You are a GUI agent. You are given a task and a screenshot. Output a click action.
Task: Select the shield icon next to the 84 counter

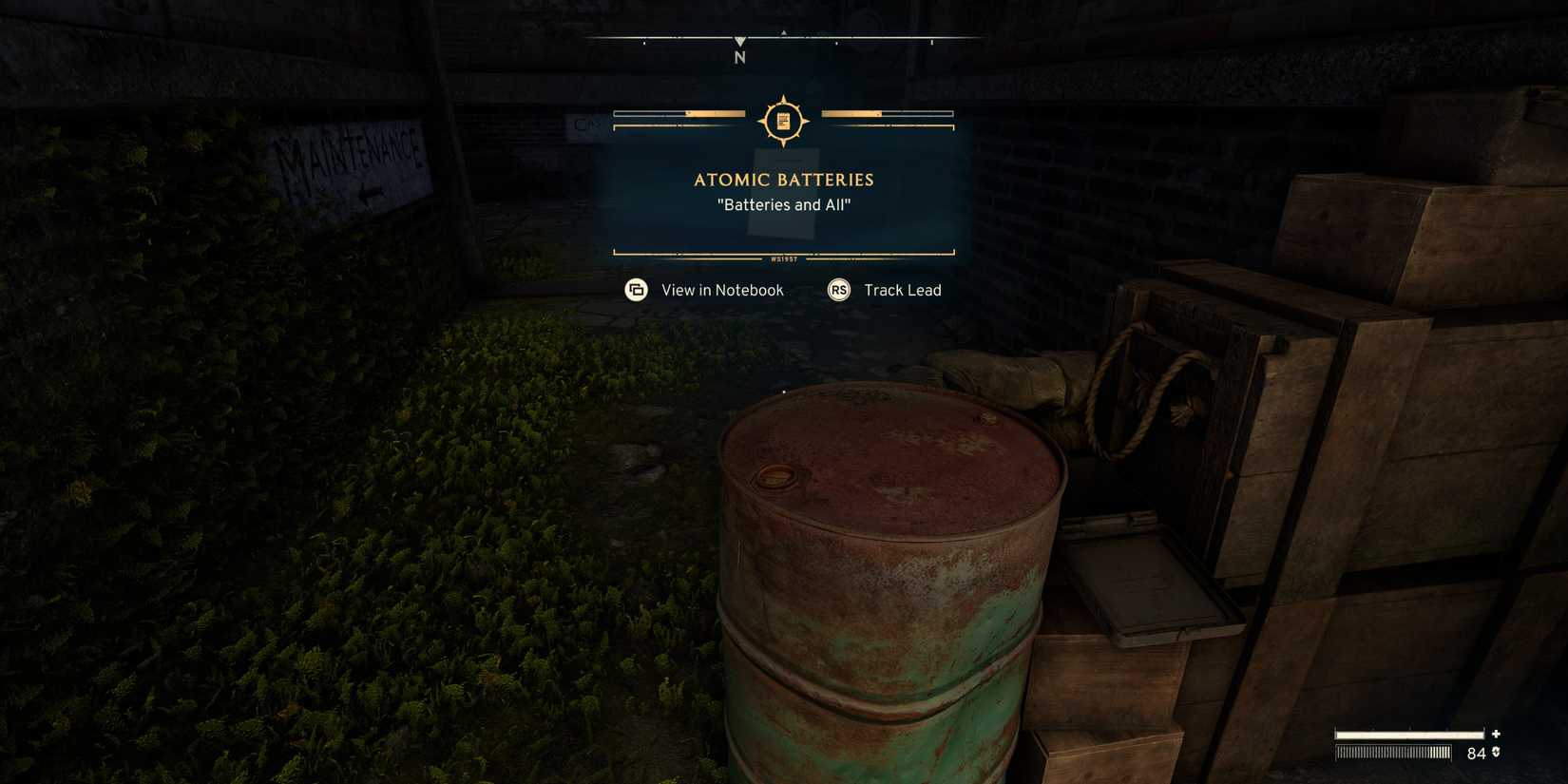point(1496,753)
